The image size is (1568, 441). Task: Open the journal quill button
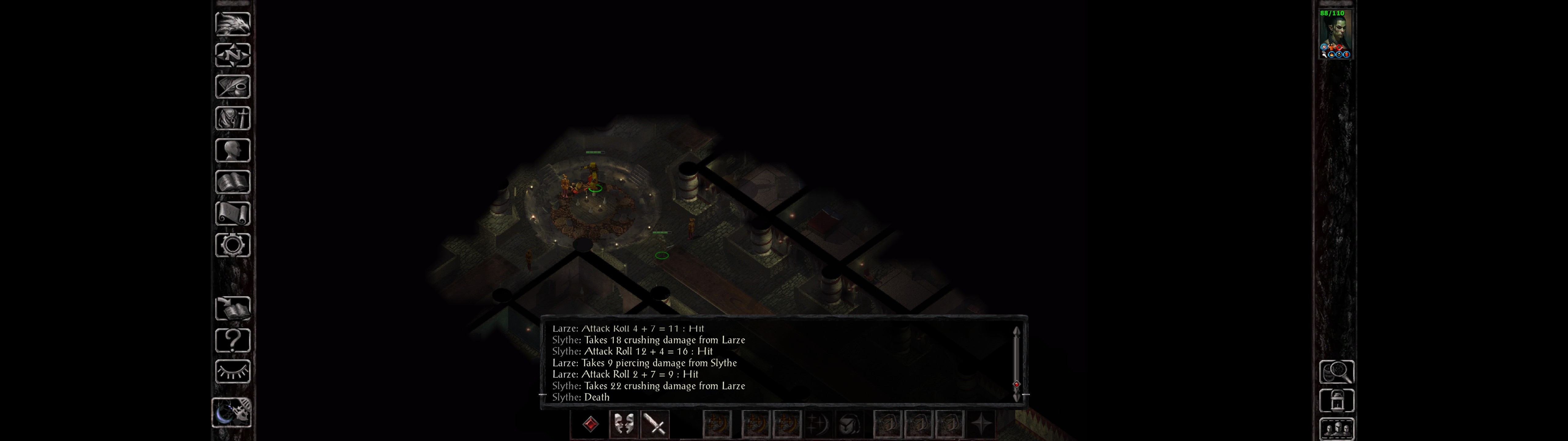click(x=232, y=86)
